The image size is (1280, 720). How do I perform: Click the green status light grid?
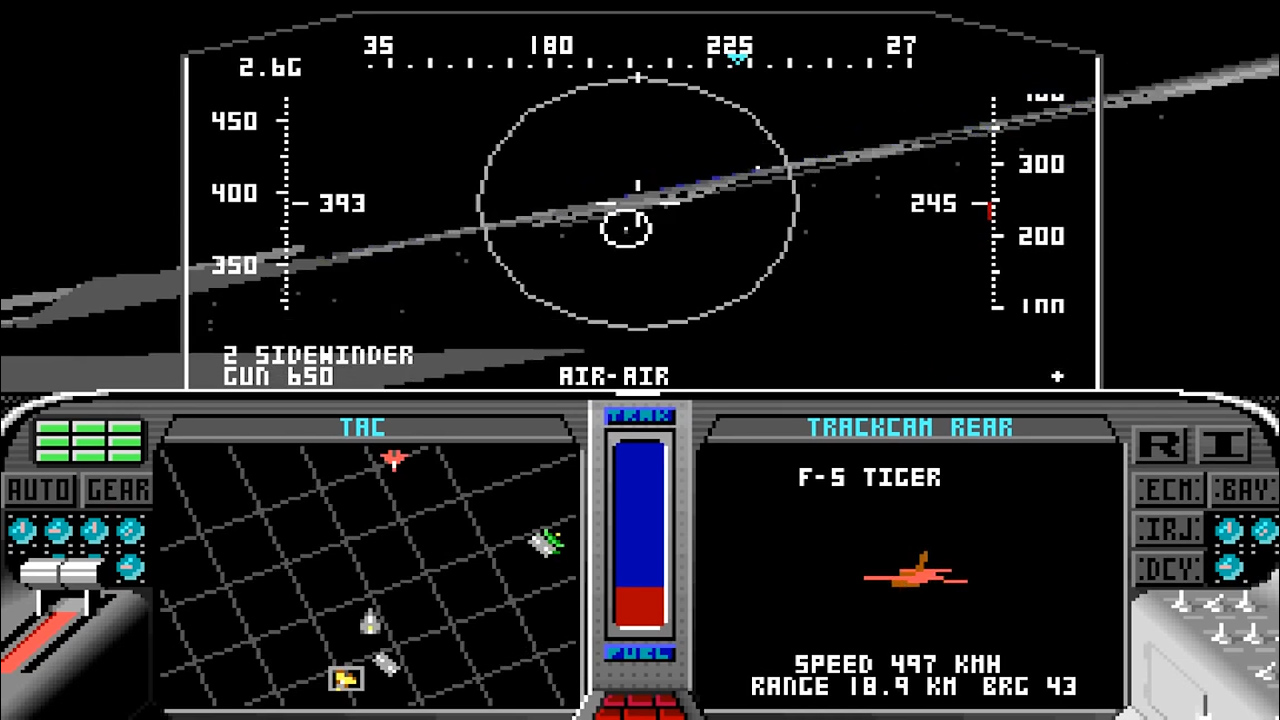point(86,441)
